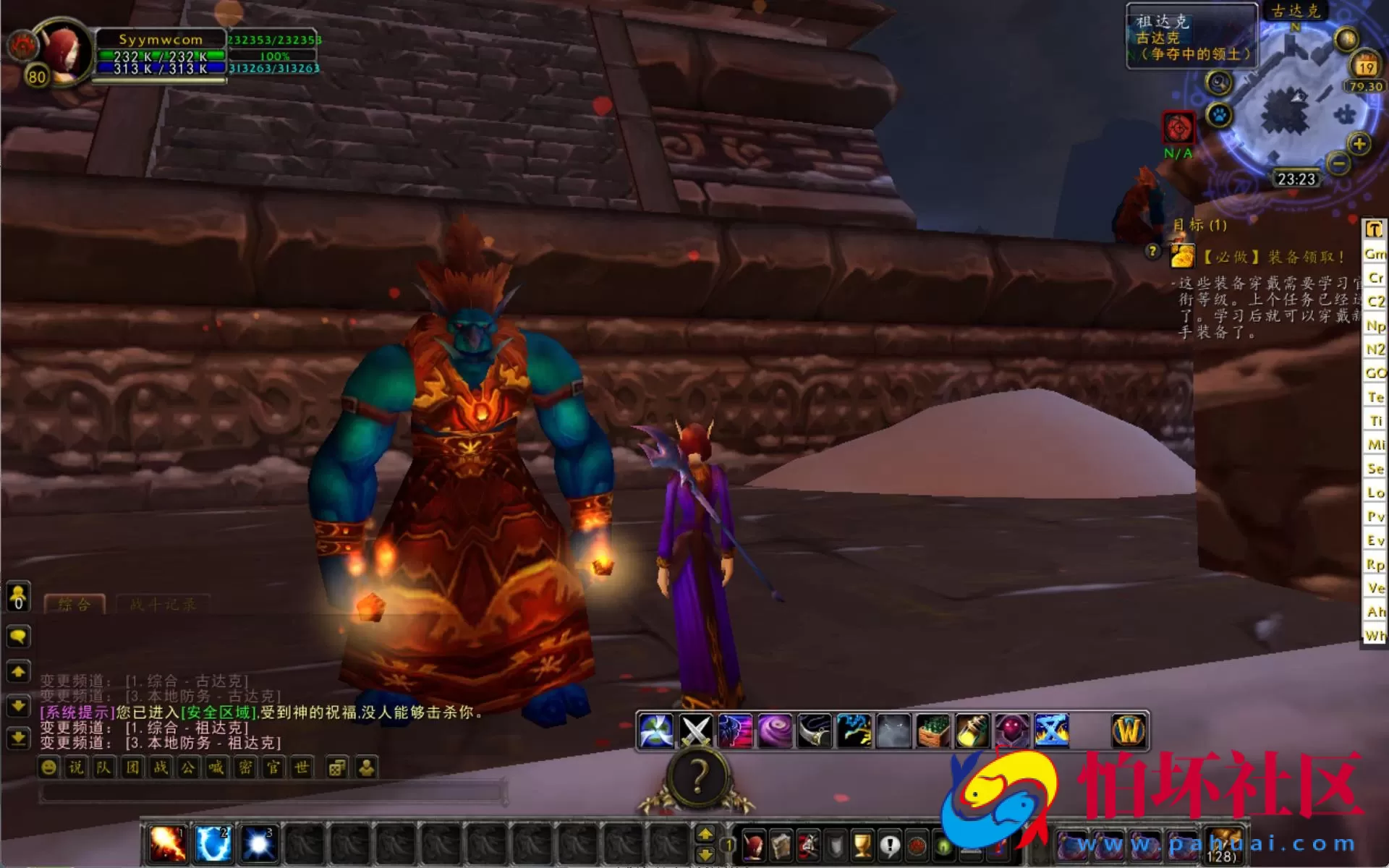Toggle the chat bubble icon in the left sidebar
Image resolution: width=1389 pixels, height=868 pixels.
pyautogui.click(x=17, y=637)
